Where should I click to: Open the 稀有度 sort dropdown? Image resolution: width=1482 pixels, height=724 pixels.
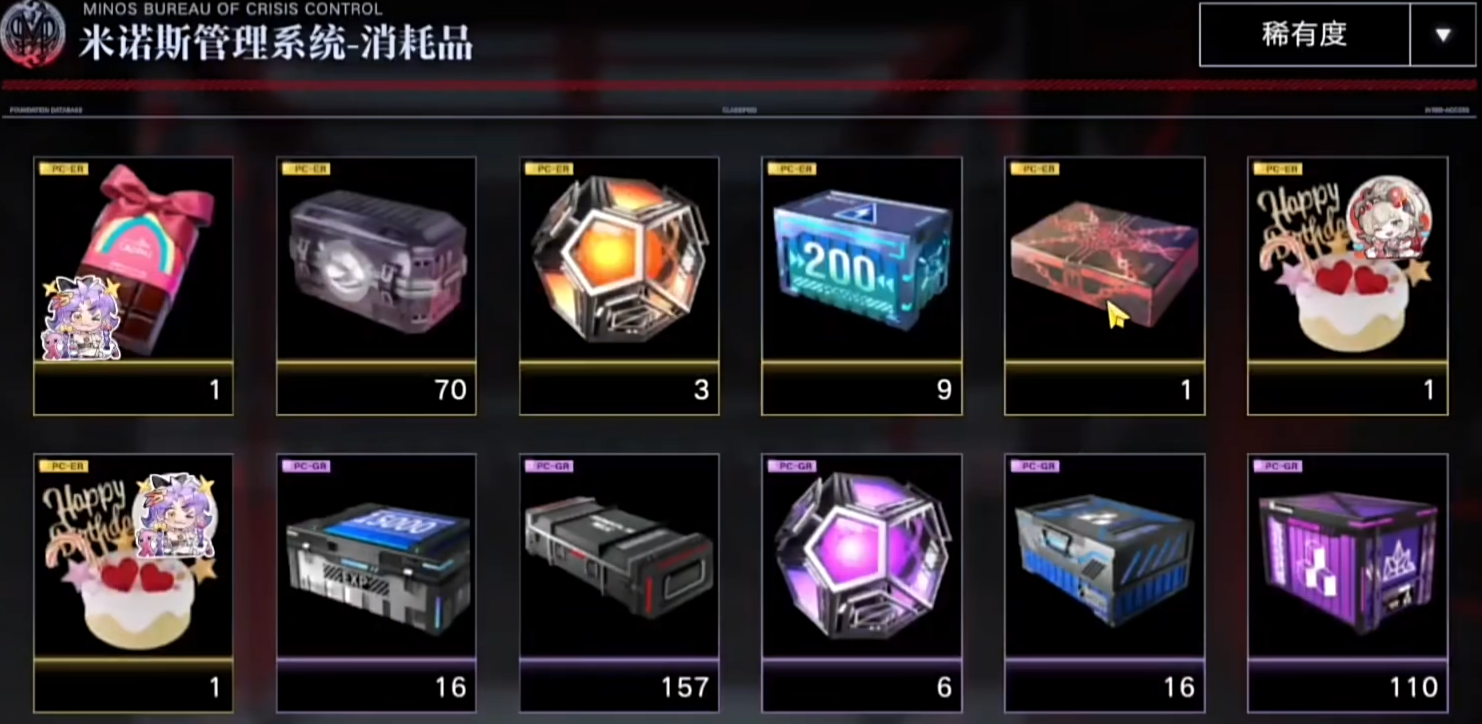pyautogui.click(x=1441, y=35)
